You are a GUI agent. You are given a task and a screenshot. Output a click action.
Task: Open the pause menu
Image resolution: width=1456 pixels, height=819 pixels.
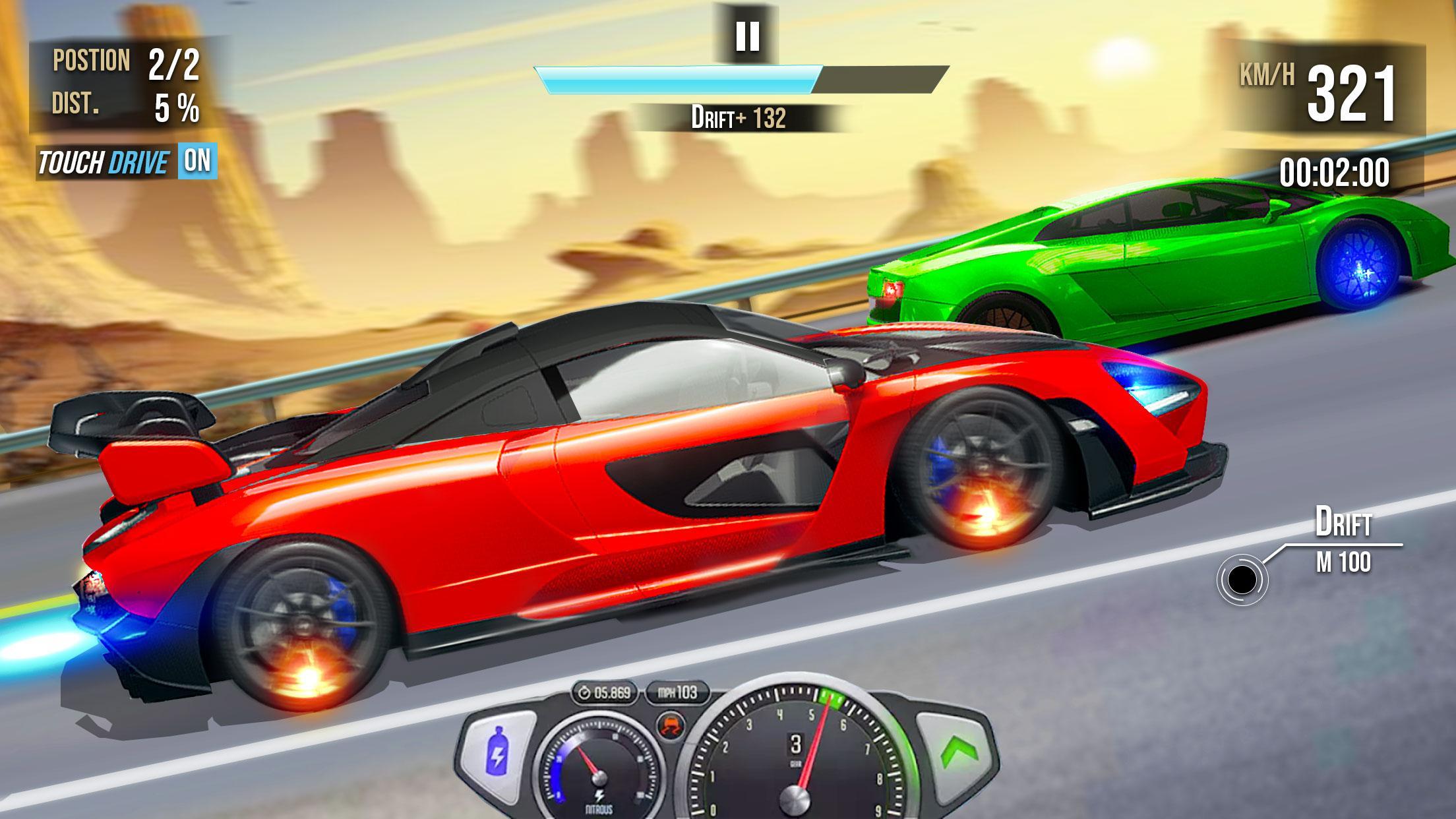(747, 36)
